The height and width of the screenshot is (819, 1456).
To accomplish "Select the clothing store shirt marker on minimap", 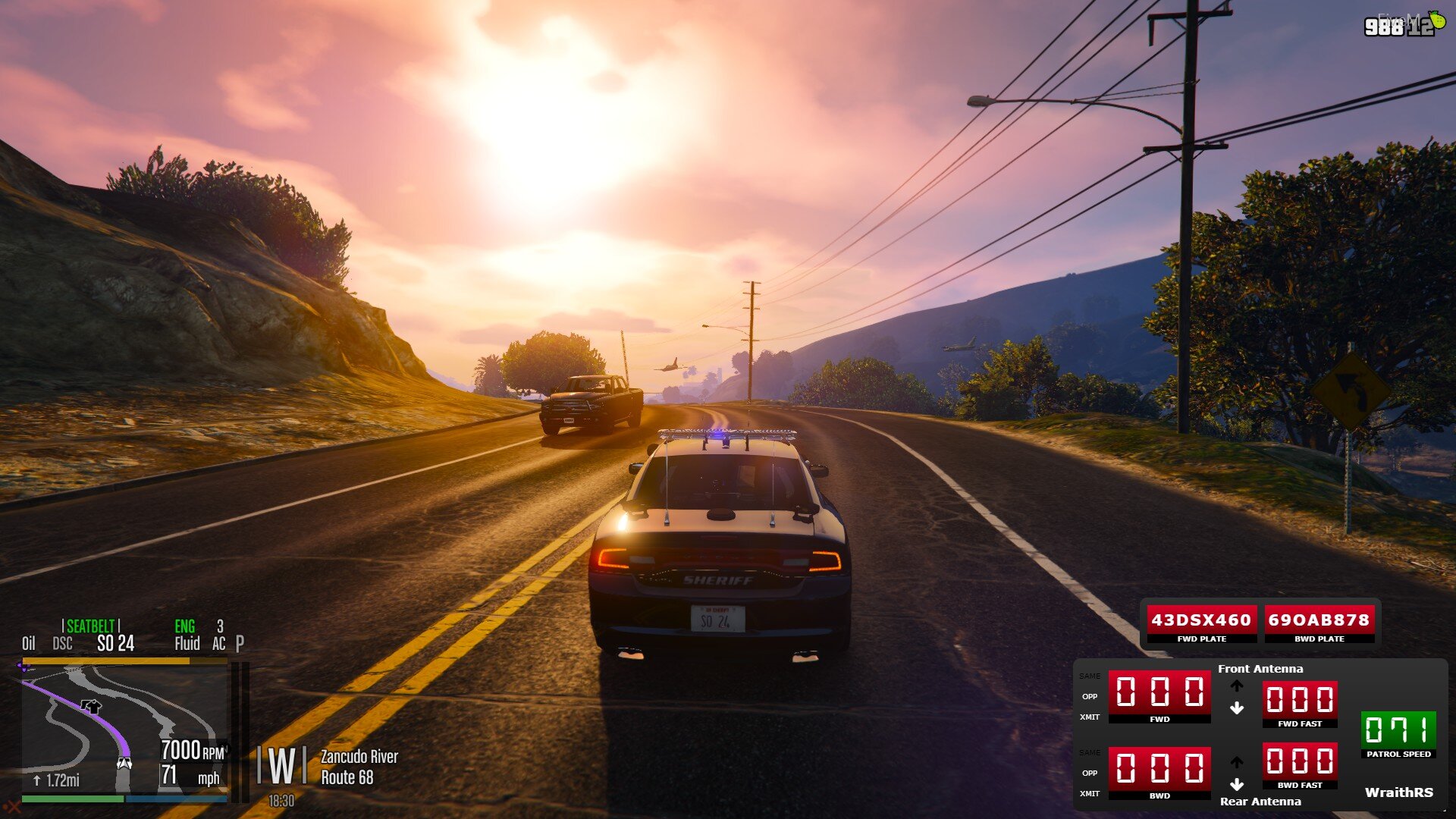I will pyautogui.click(x=93, y=707).
